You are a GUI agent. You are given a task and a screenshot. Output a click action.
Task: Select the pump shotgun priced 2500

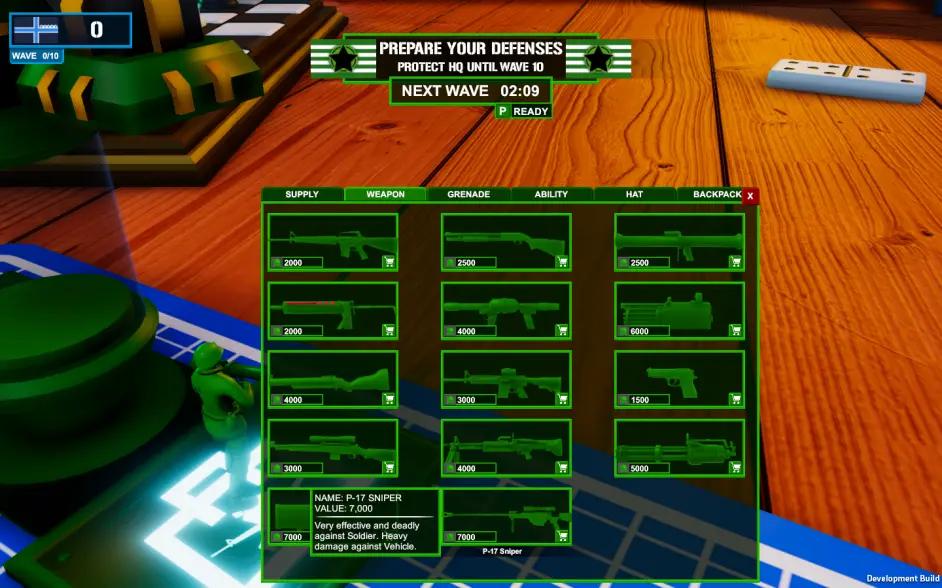click(x=505, y=238)
